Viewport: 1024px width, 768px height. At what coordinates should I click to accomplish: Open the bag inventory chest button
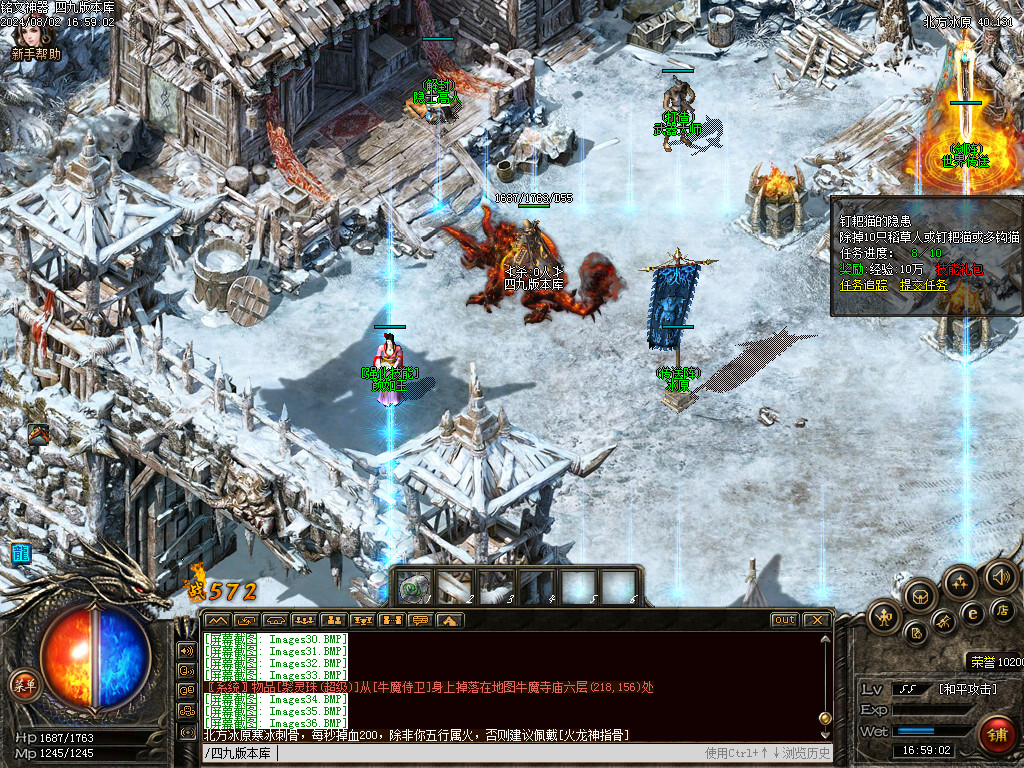coord(921,598)
